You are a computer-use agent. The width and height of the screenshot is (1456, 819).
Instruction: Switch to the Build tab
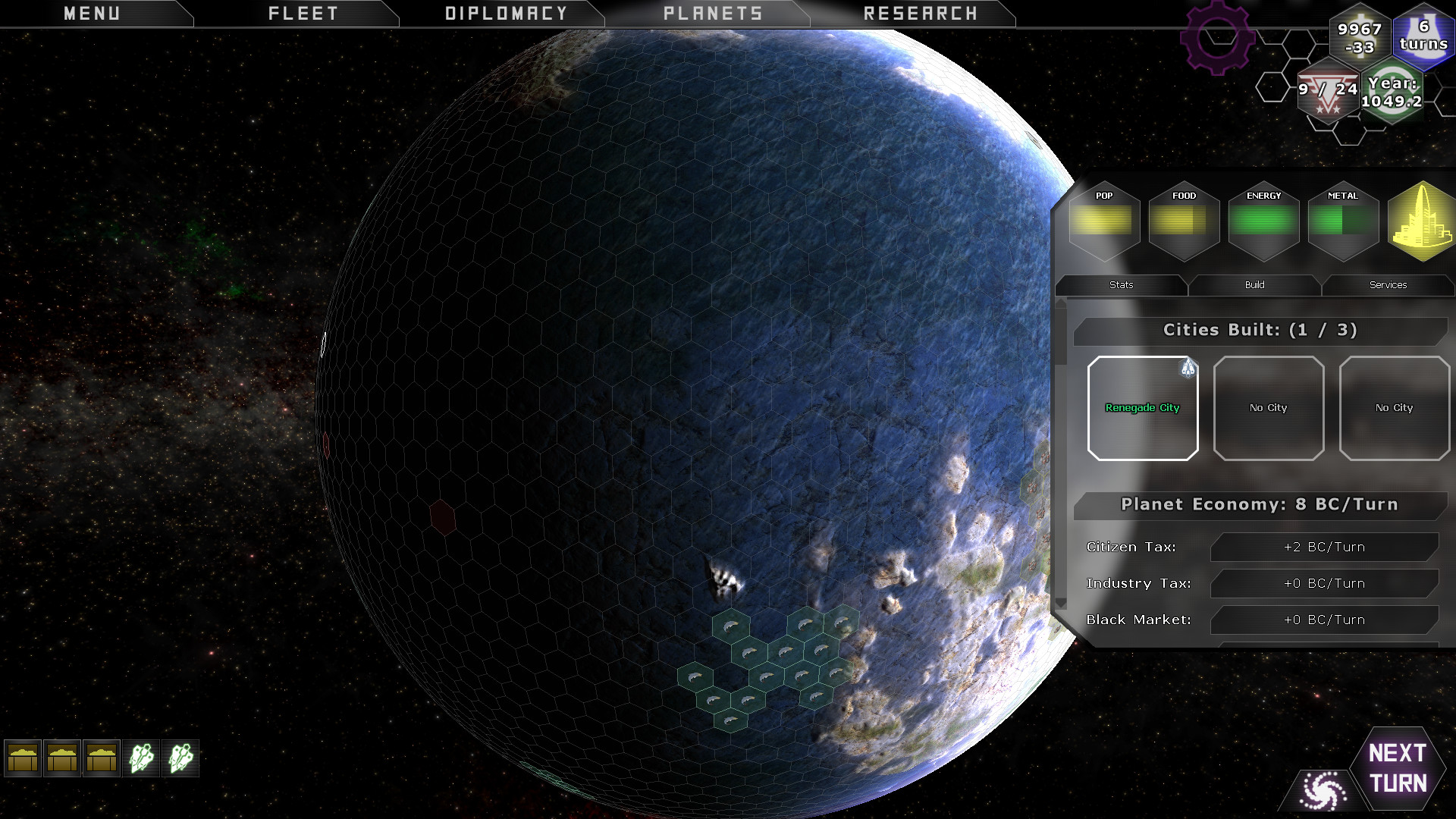pyautogui.click(x=1254, y=285)
